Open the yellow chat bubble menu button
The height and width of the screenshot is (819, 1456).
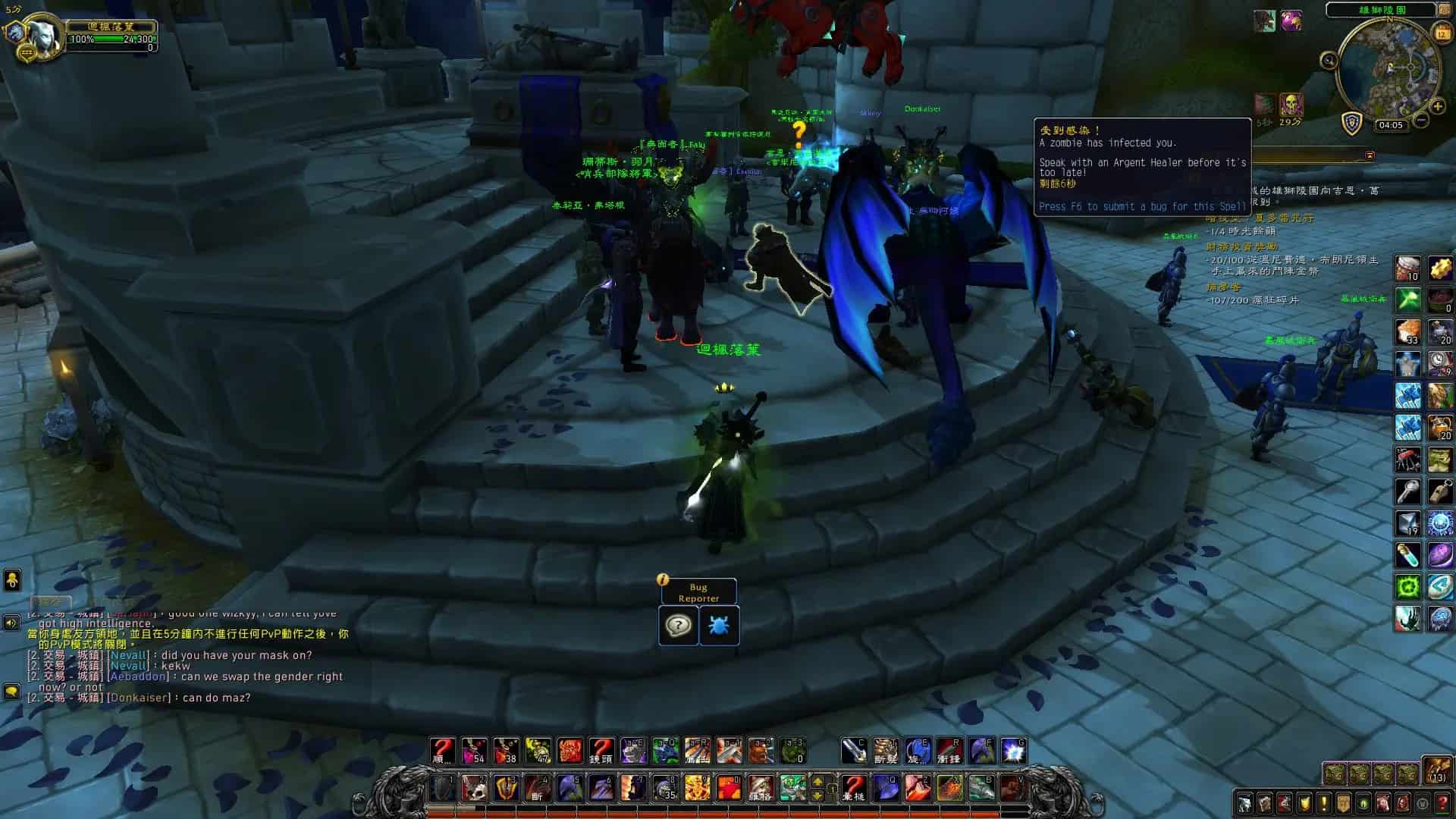11,692
